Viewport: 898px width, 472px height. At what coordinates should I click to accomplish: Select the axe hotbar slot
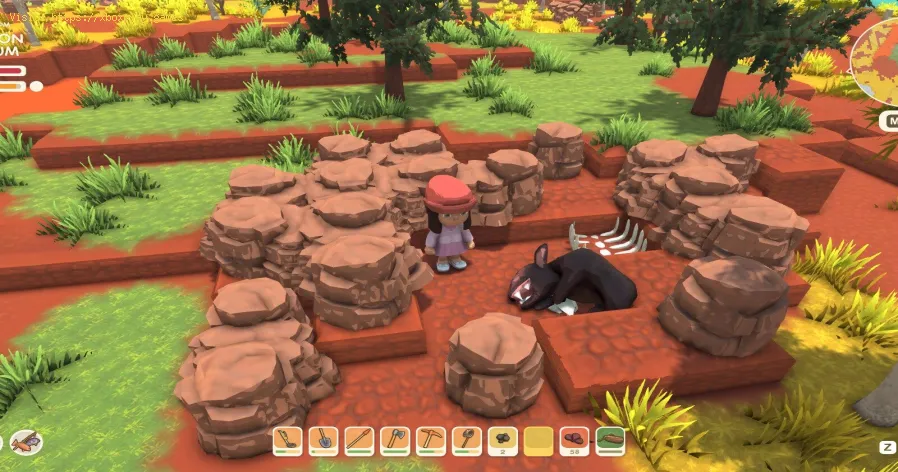(395, 440)
